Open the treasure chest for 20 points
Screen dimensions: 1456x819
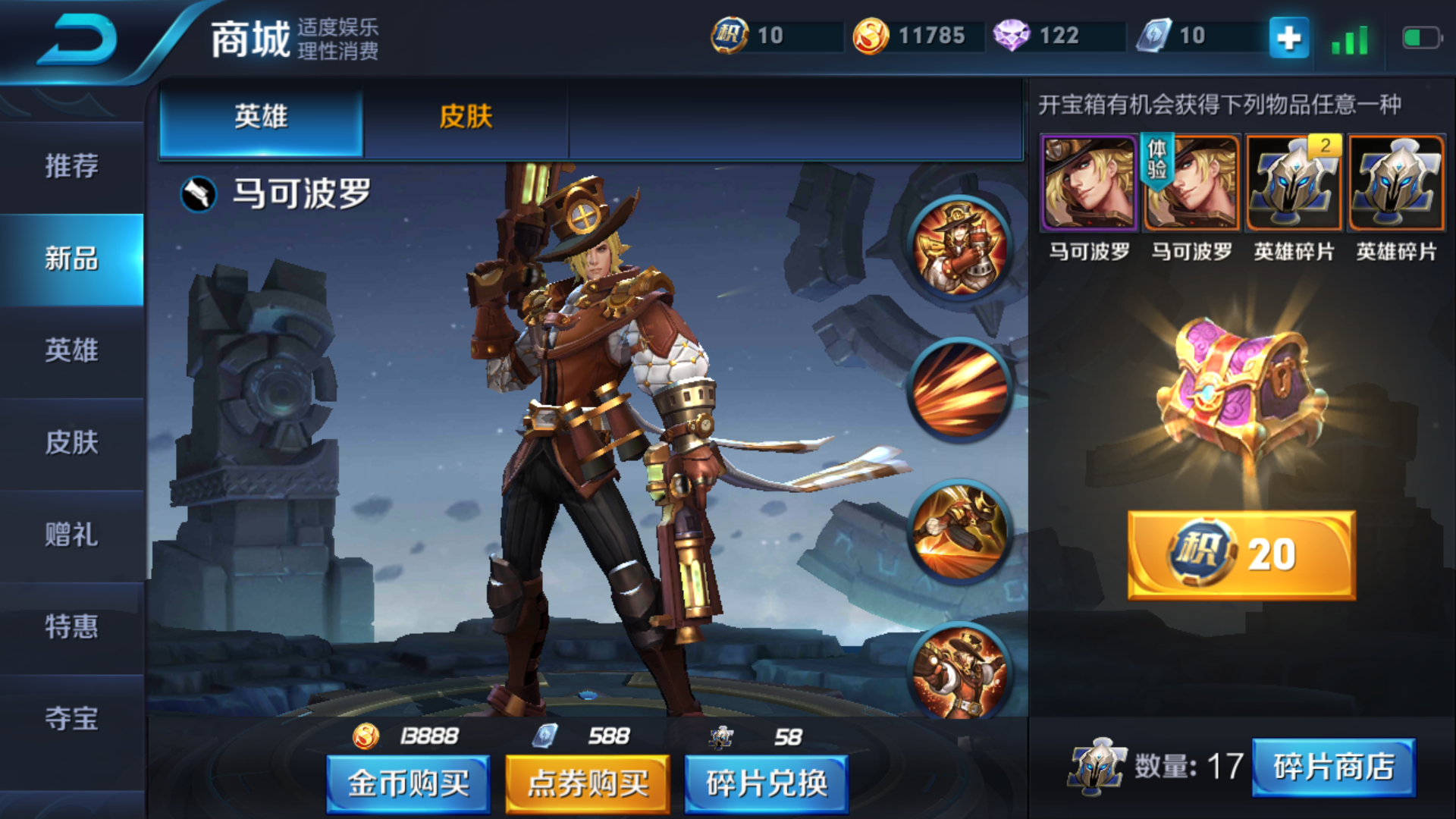pos(1241,555)
